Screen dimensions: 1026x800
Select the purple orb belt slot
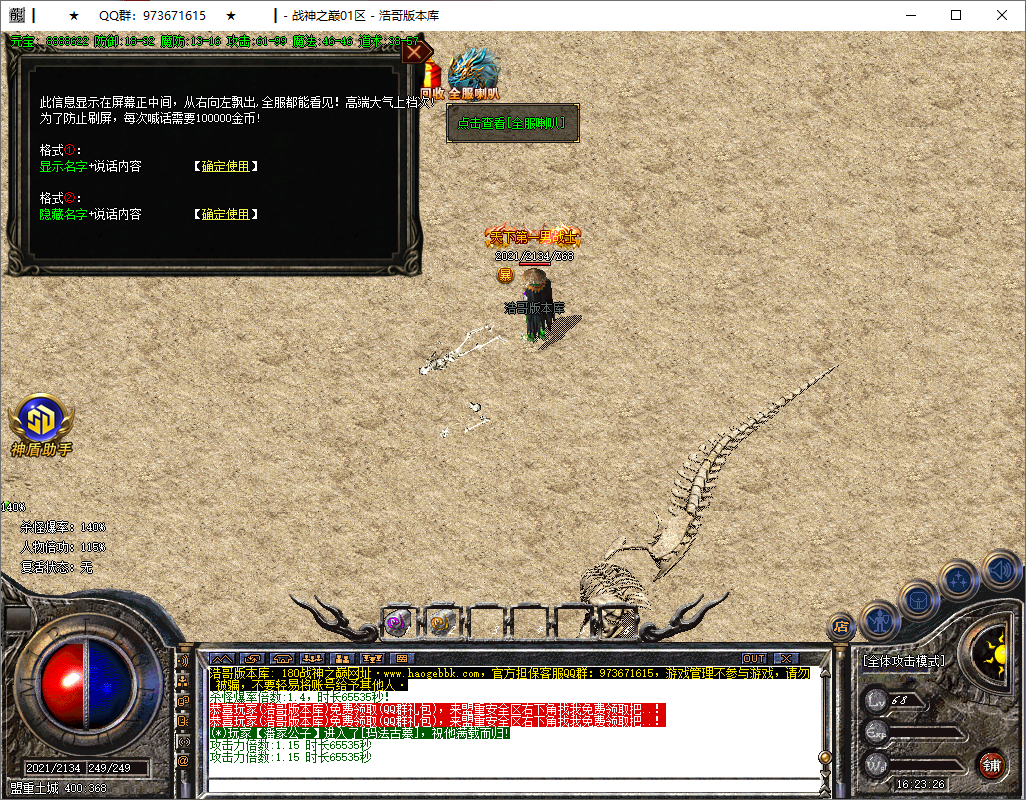[397, 622]
